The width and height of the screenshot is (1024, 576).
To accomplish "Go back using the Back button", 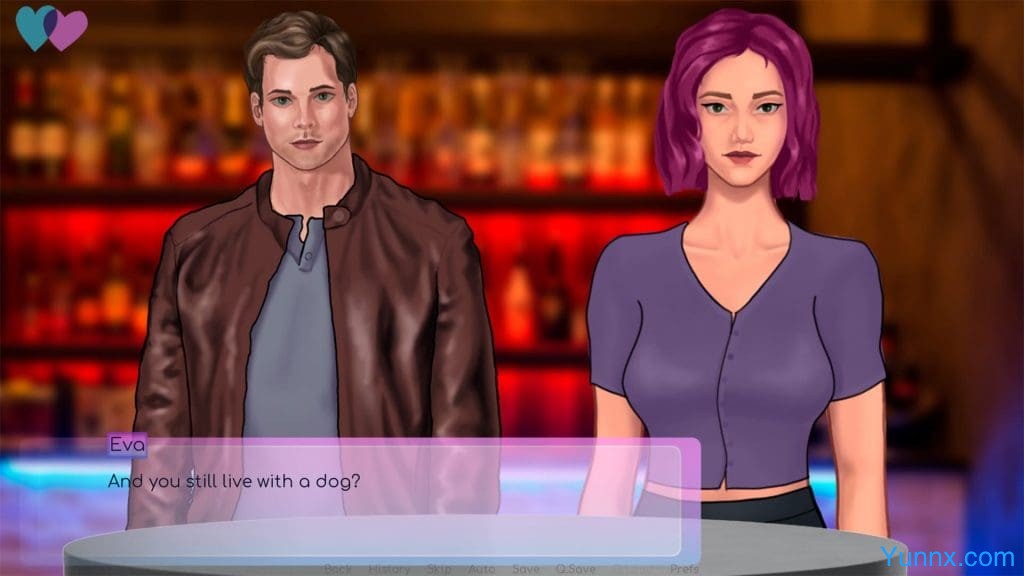I will pyautogui.click(x=338, y=569).
